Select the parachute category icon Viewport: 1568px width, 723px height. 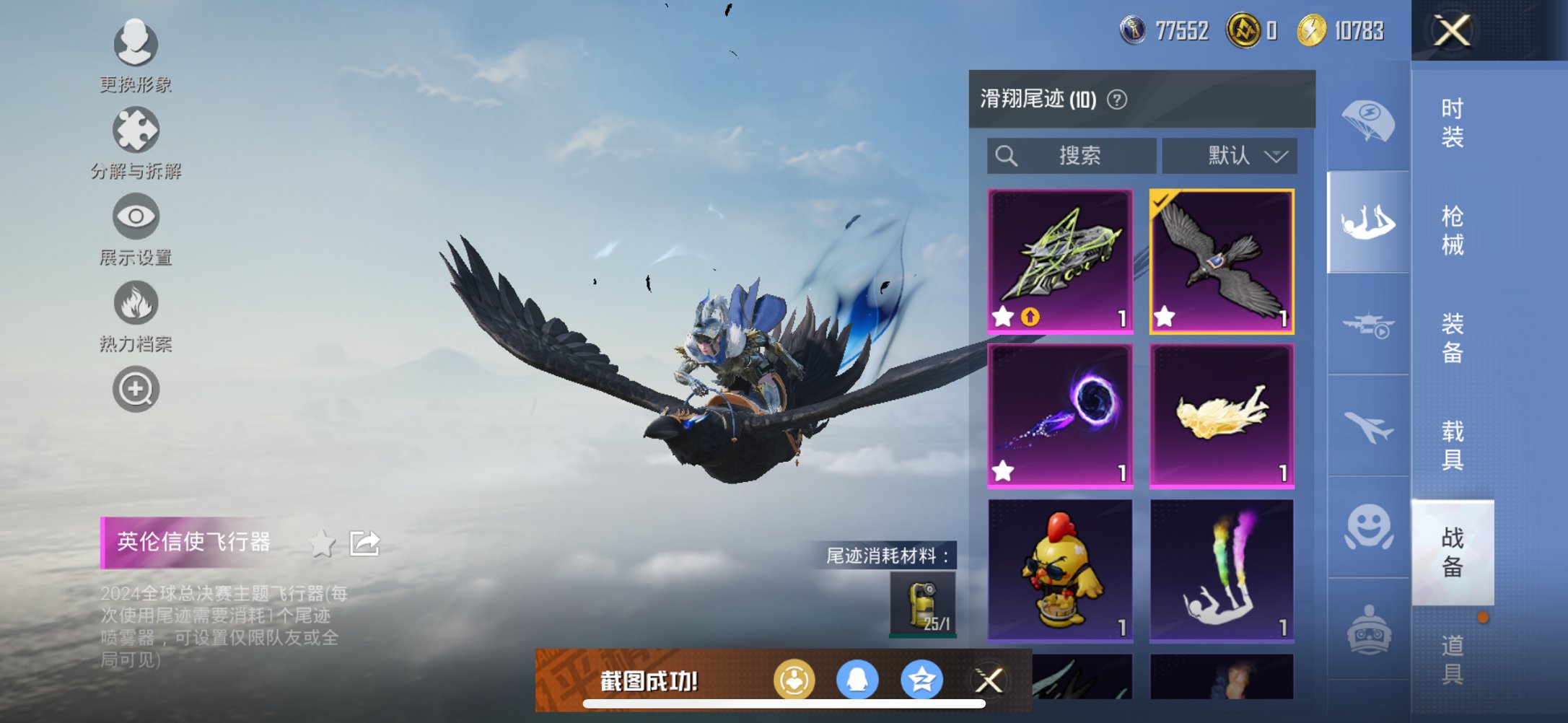(1367, 121)
